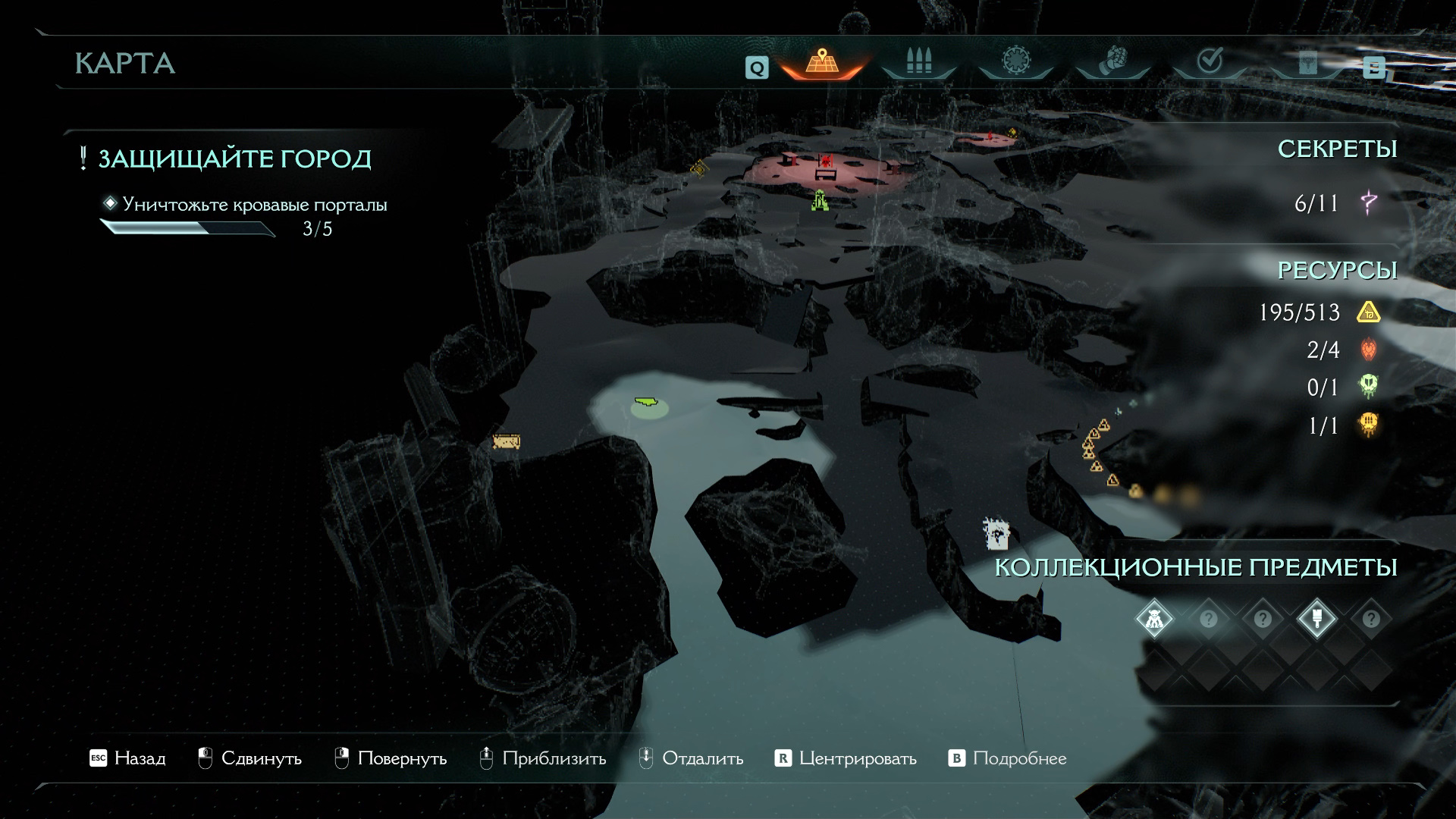Switch to the codex page tab
The height and width of the screenshot is (819, 1456).
(x=1306, y=64)
